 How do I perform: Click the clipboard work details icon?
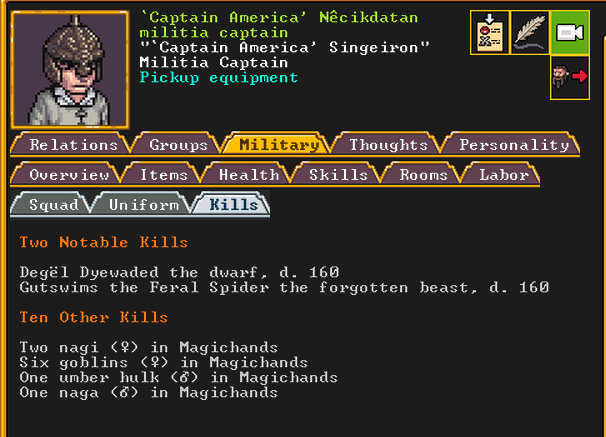coord(489,32)
